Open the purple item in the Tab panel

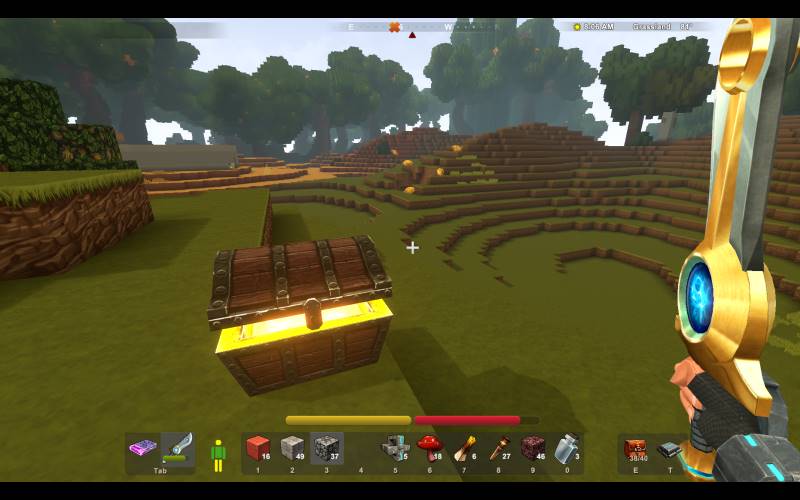(143, 448)
